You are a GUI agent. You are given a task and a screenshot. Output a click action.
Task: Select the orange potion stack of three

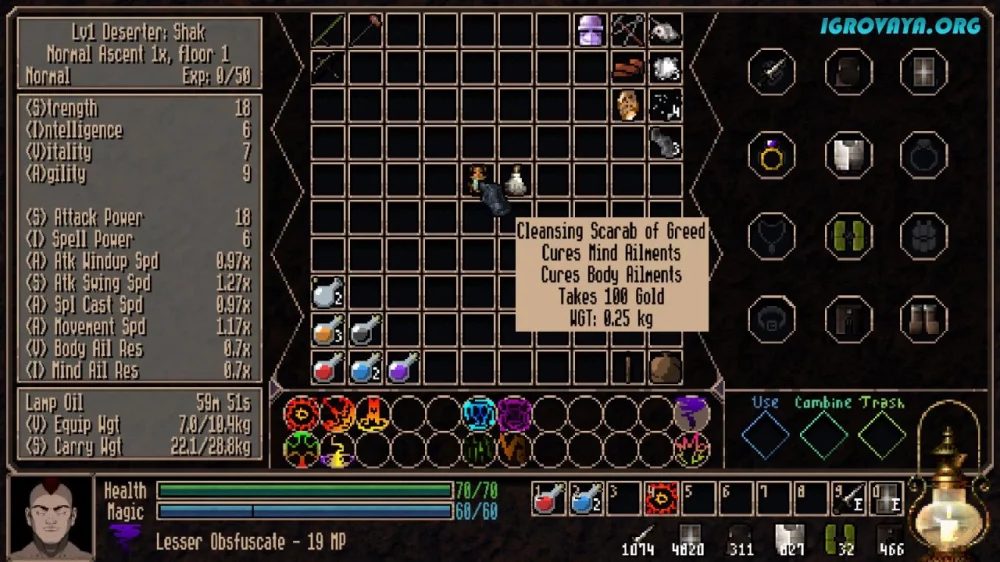(x=326, y=330)
